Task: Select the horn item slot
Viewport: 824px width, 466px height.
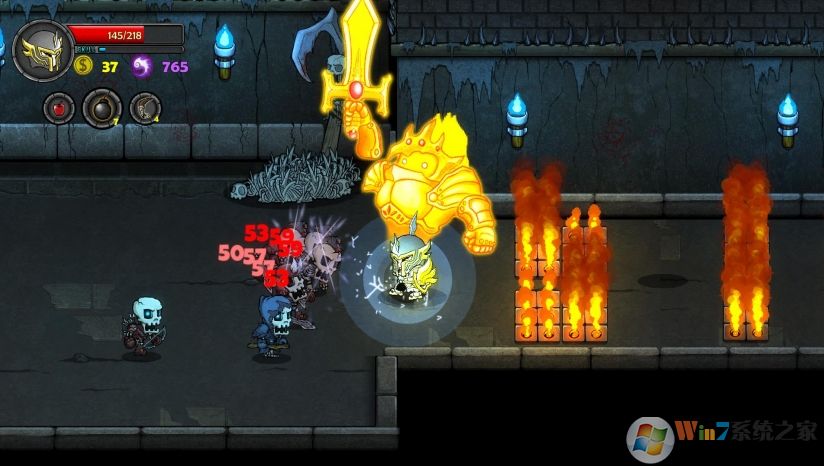Action: pos(146,107)
